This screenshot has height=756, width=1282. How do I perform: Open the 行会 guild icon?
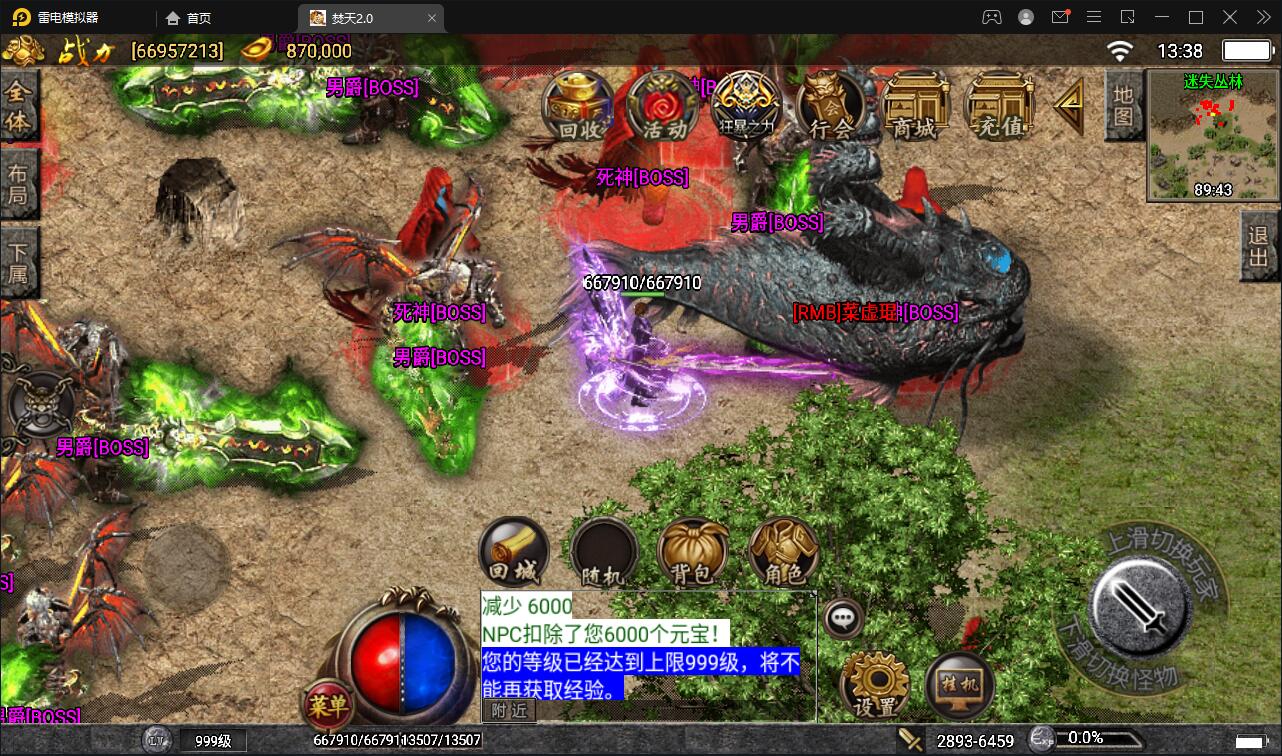click(x=829, y=107)
